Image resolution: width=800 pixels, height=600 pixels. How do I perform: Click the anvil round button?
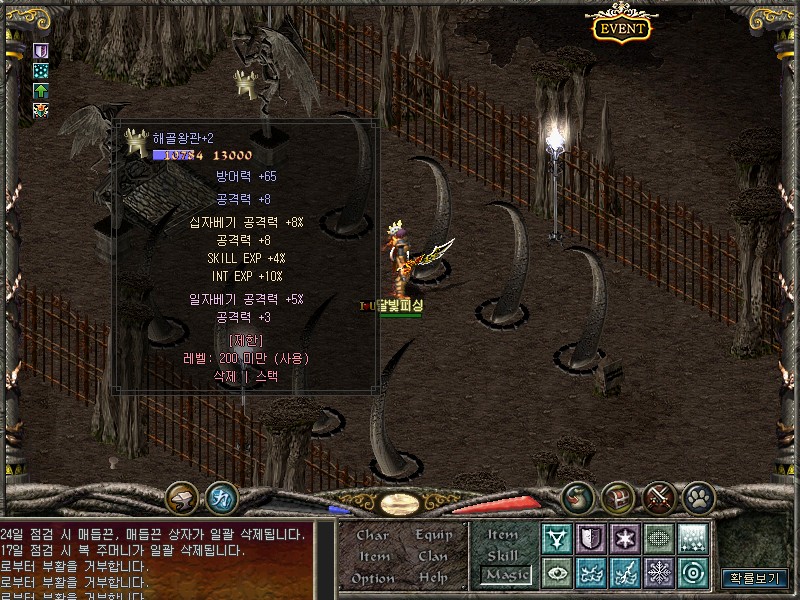(182, 497)
